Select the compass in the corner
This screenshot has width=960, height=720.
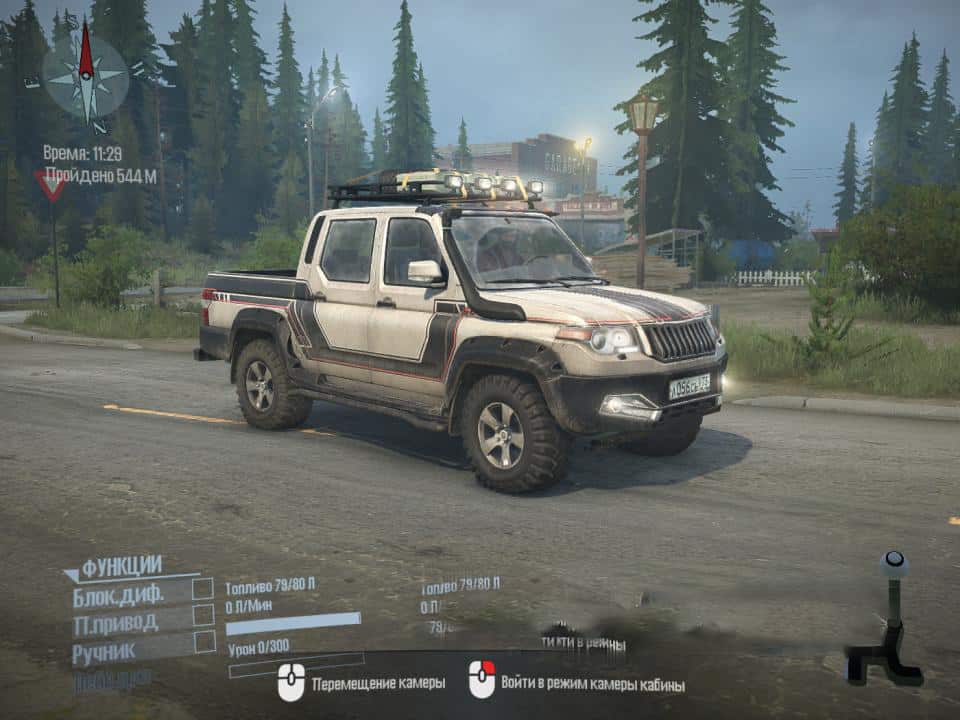tap(86, 77)
